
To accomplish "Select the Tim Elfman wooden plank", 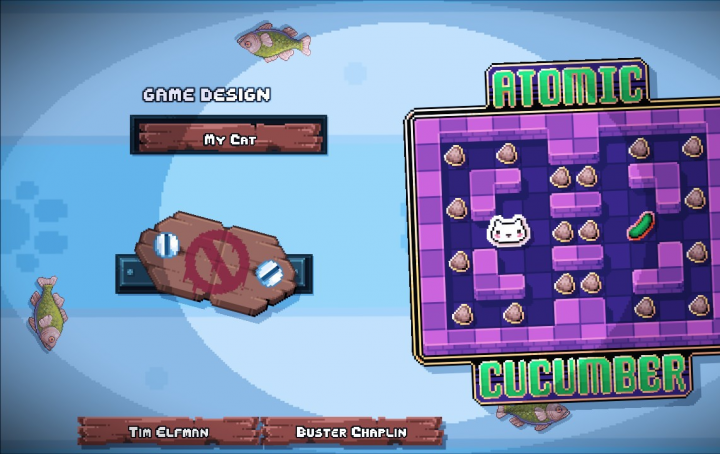I will coord(167,432).
